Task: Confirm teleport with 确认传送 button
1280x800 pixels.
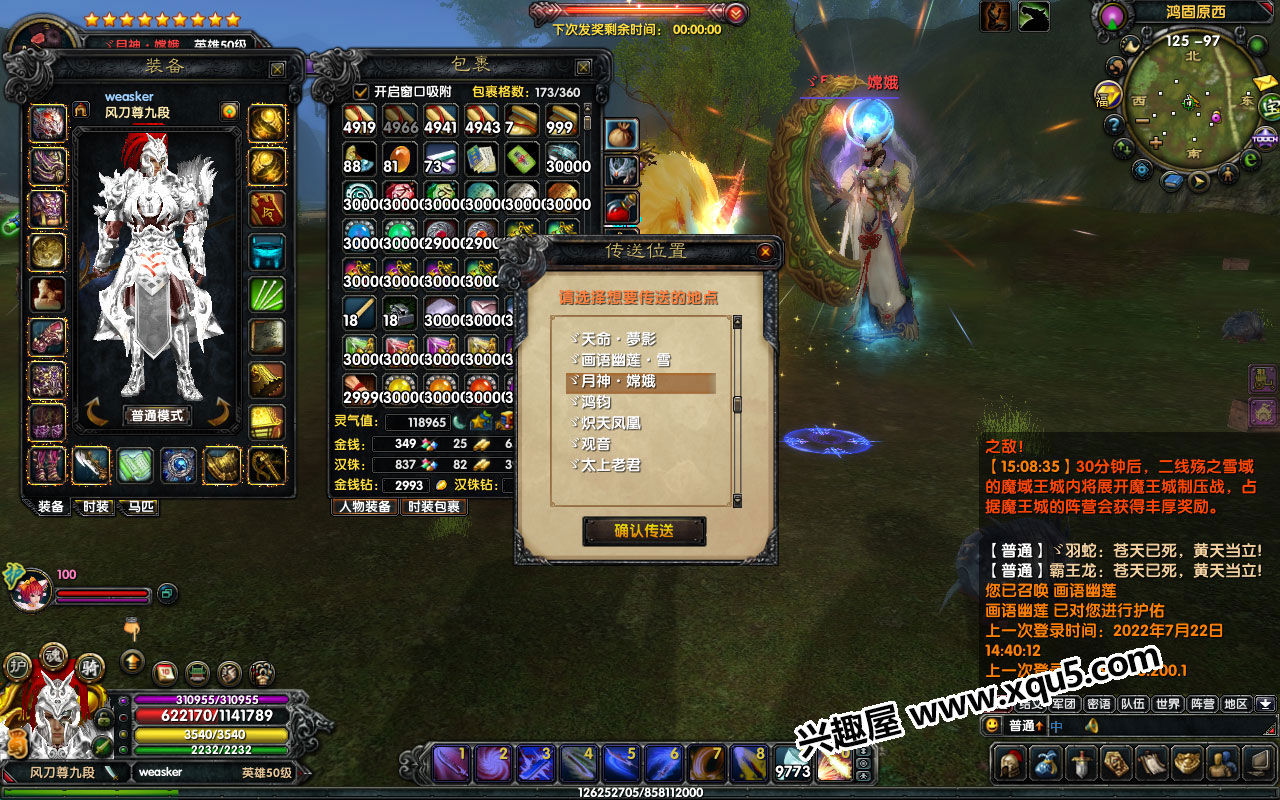Action: click(x=644, y=531)
